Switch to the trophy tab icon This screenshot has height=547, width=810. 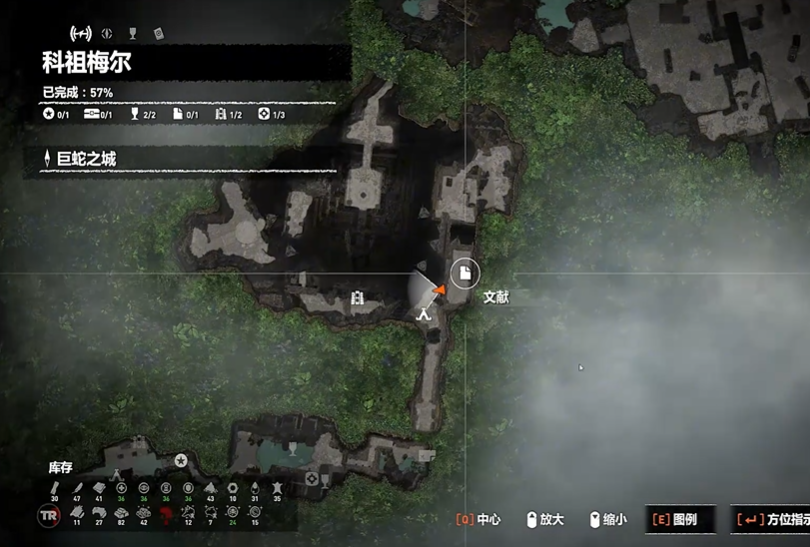133,33
